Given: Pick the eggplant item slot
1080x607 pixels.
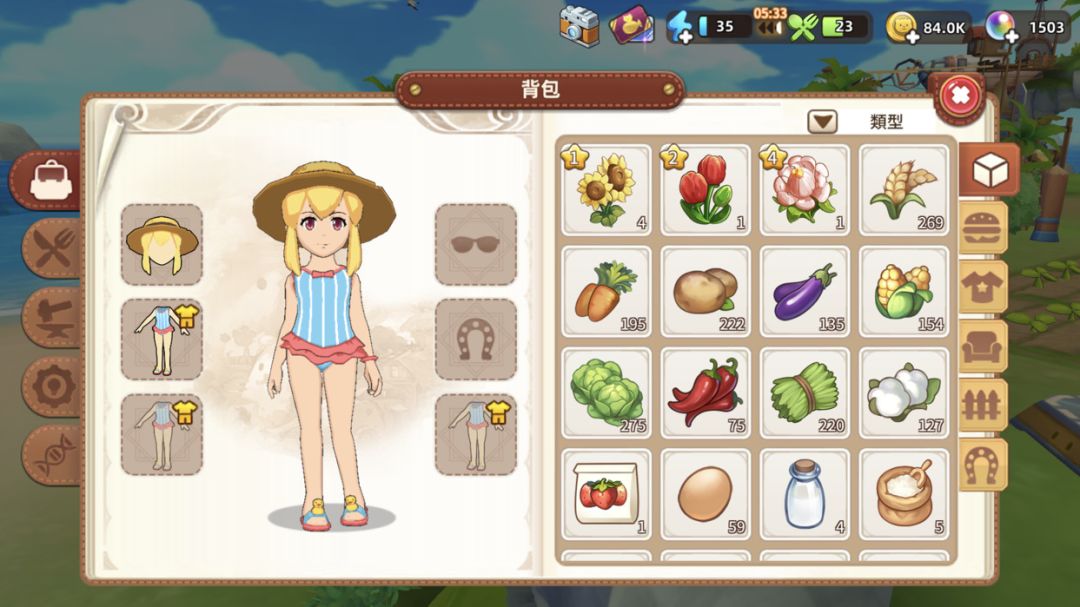Looking at the screenshot, I should point(804,290).
